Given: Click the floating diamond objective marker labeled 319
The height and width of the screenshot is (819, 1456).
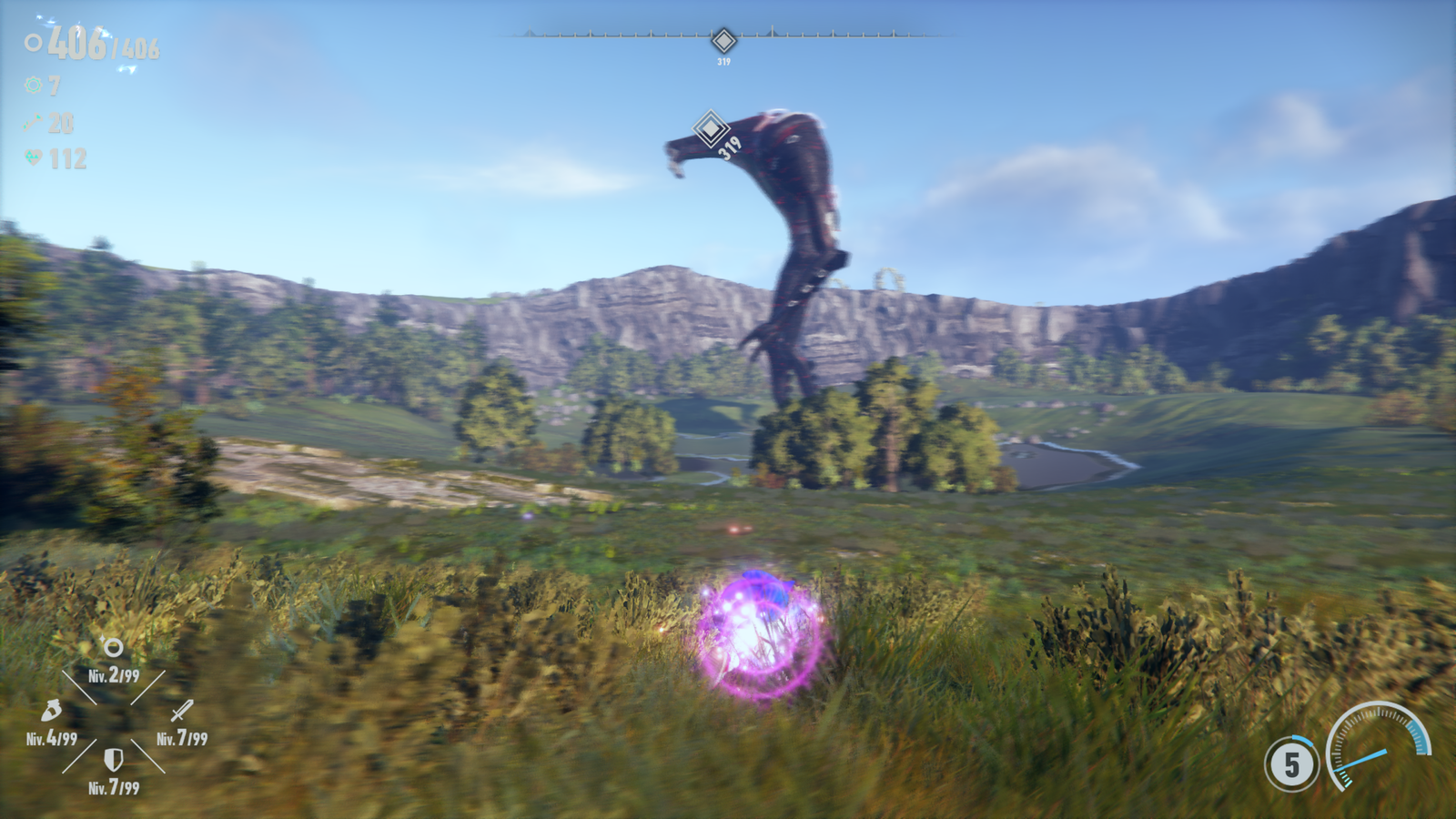Looking at the screenshot, I should click(x=710, y=128).
